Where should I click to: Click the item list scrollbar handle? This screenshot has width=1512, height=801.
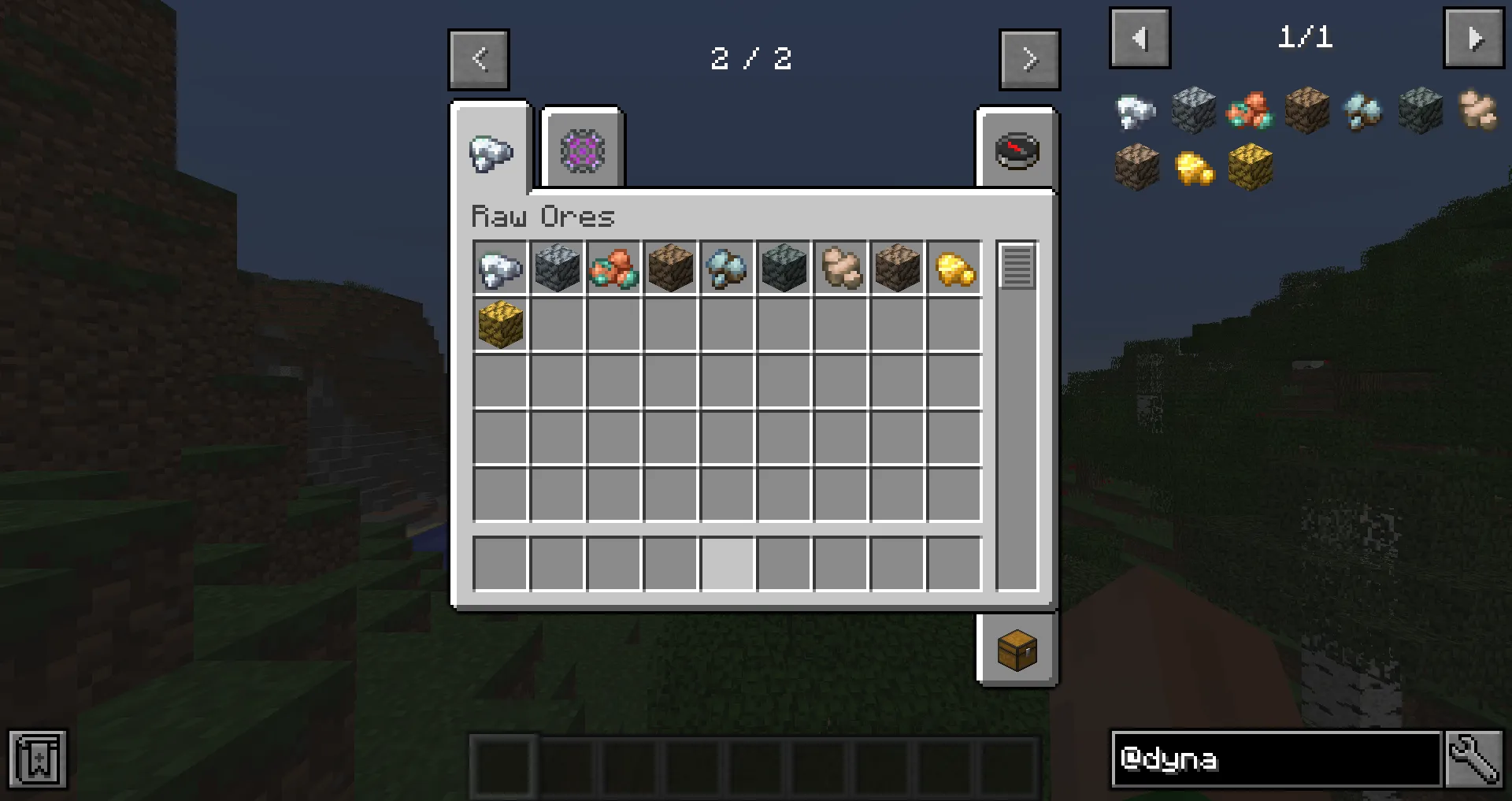[x=1016, y=268]
